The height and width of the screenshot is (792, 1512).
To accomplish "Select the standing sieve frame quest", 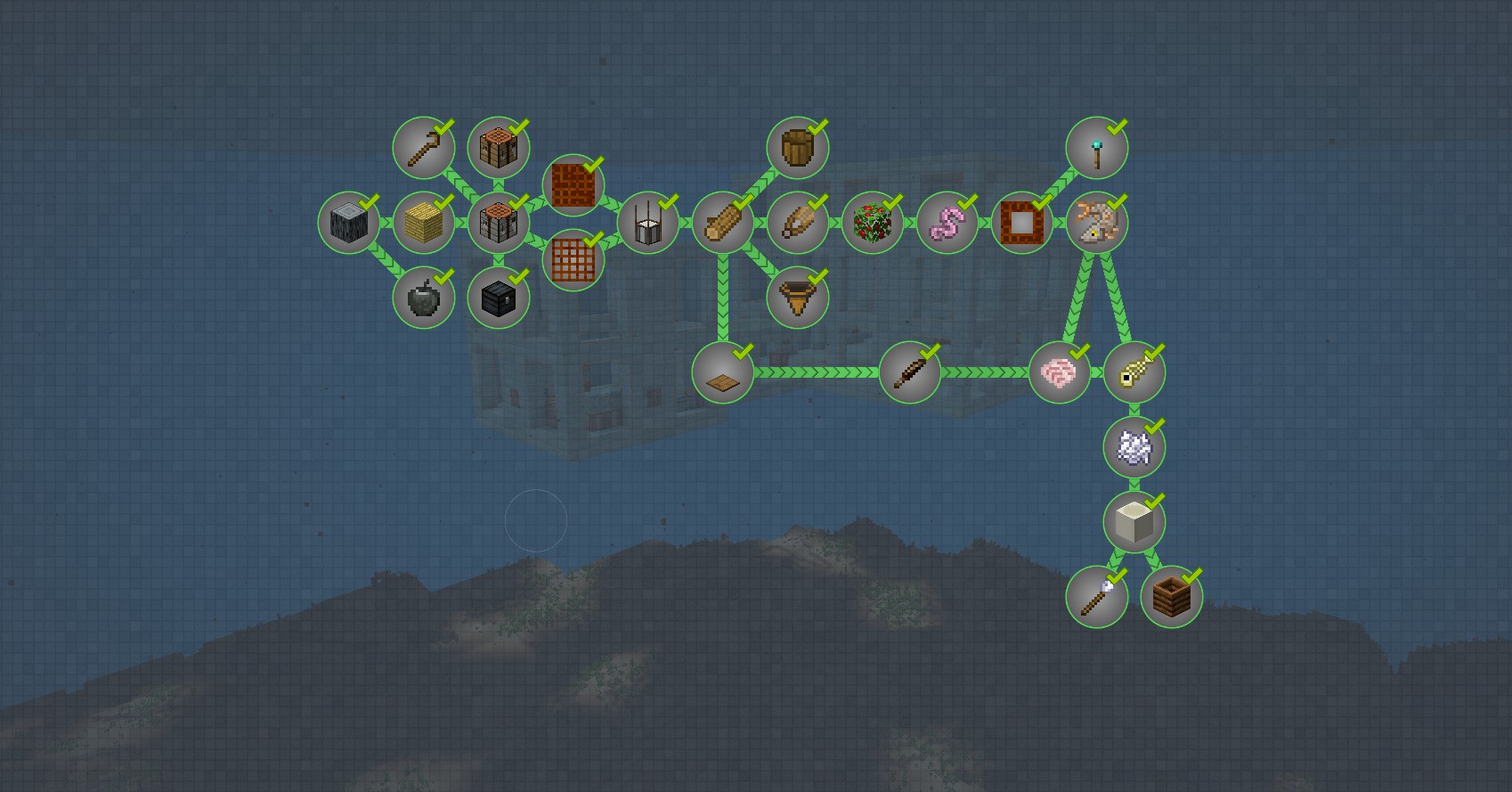I will [648, 223].
